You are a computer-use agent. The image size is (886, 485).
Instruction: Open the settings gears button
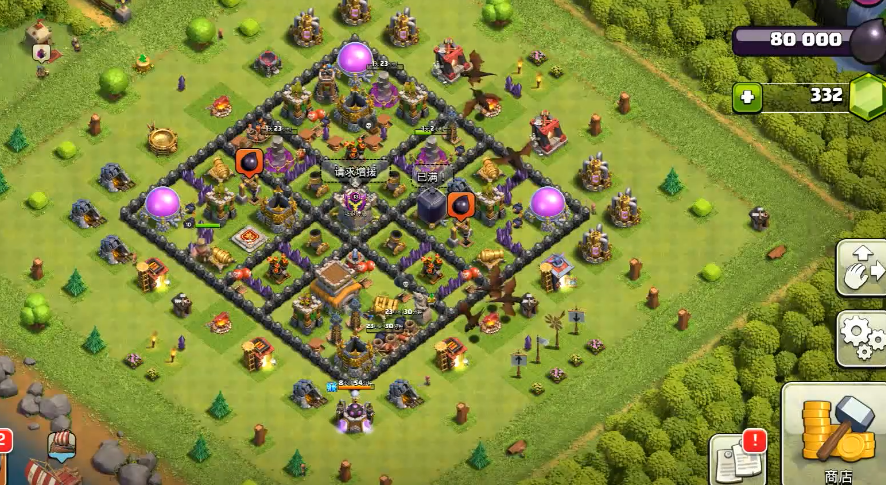pos(862,338)
